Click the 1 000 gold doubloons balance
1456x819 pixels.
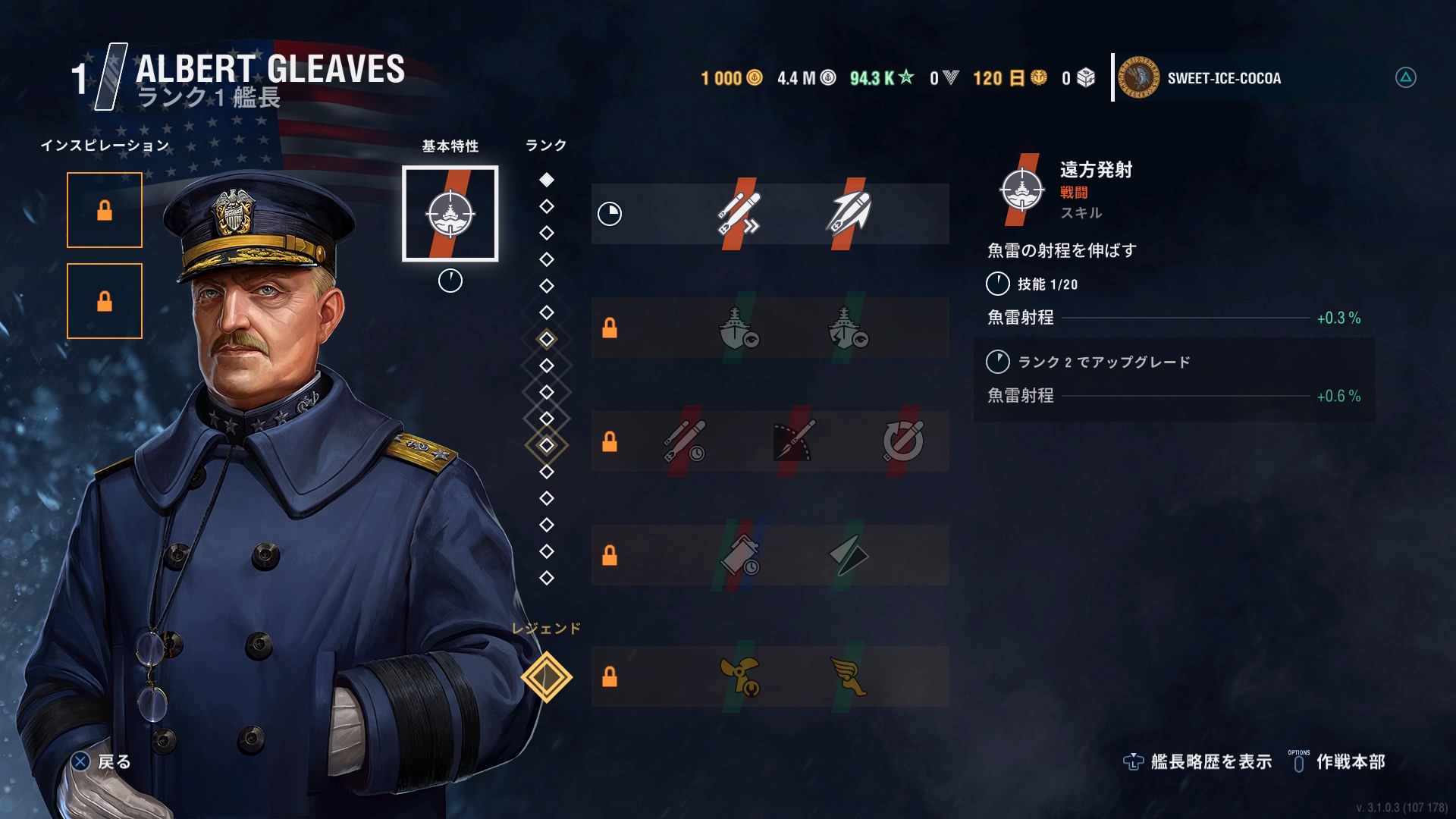(x=731, y=78)
